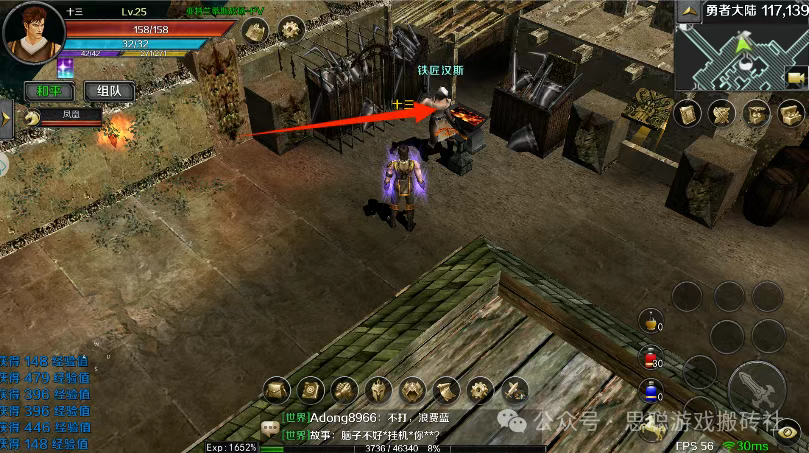The height and width of the screenshot is (453, 809).
Task: Click the player character portrait
Action: 31,30
